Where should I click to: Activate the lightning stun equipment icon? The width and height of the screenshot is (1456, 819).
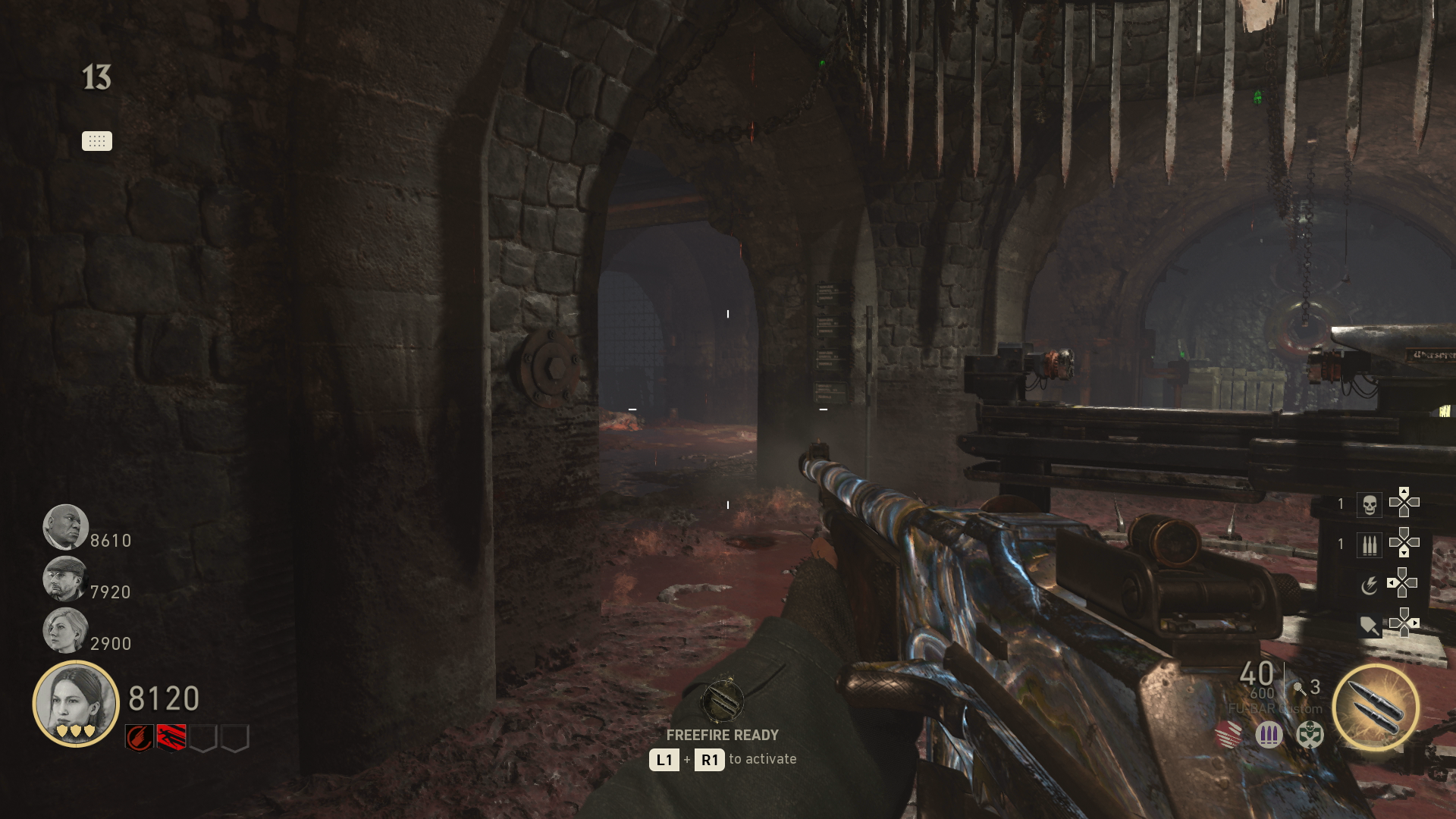(1370, 584)
